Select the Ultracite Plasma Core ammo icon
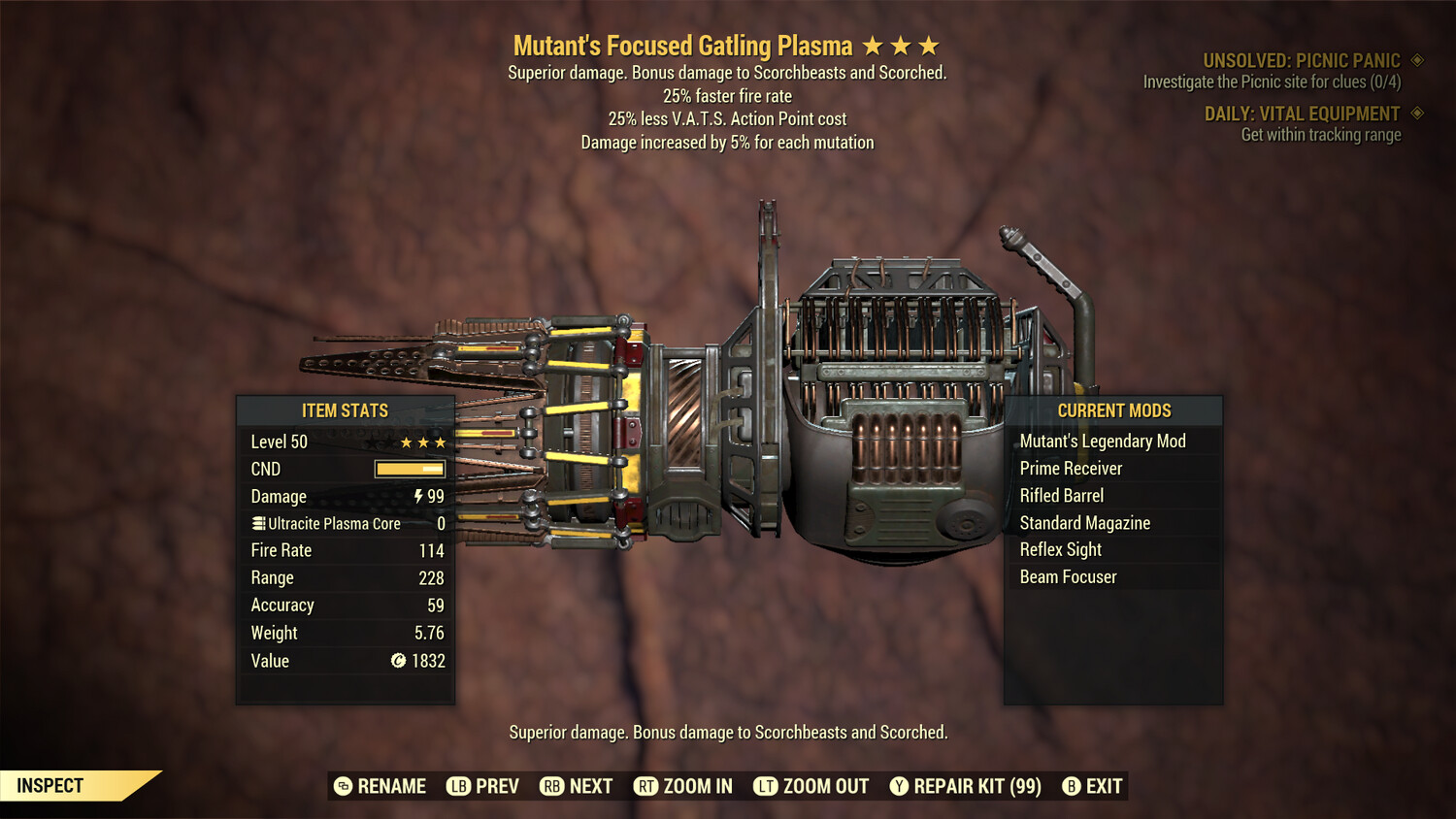The height and width of the screenshot is (819, 1456). coord(257,523)
